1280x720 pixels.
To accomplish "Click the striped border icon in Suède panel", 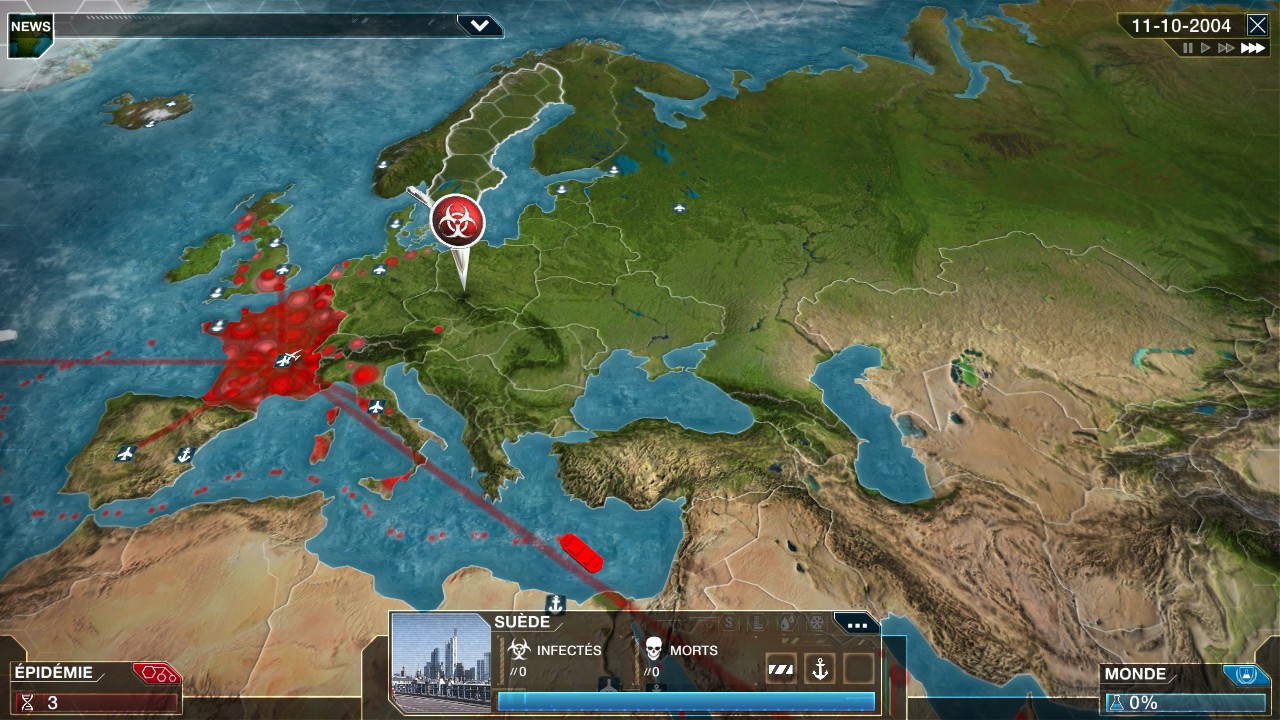I will (x=781, y=669).
